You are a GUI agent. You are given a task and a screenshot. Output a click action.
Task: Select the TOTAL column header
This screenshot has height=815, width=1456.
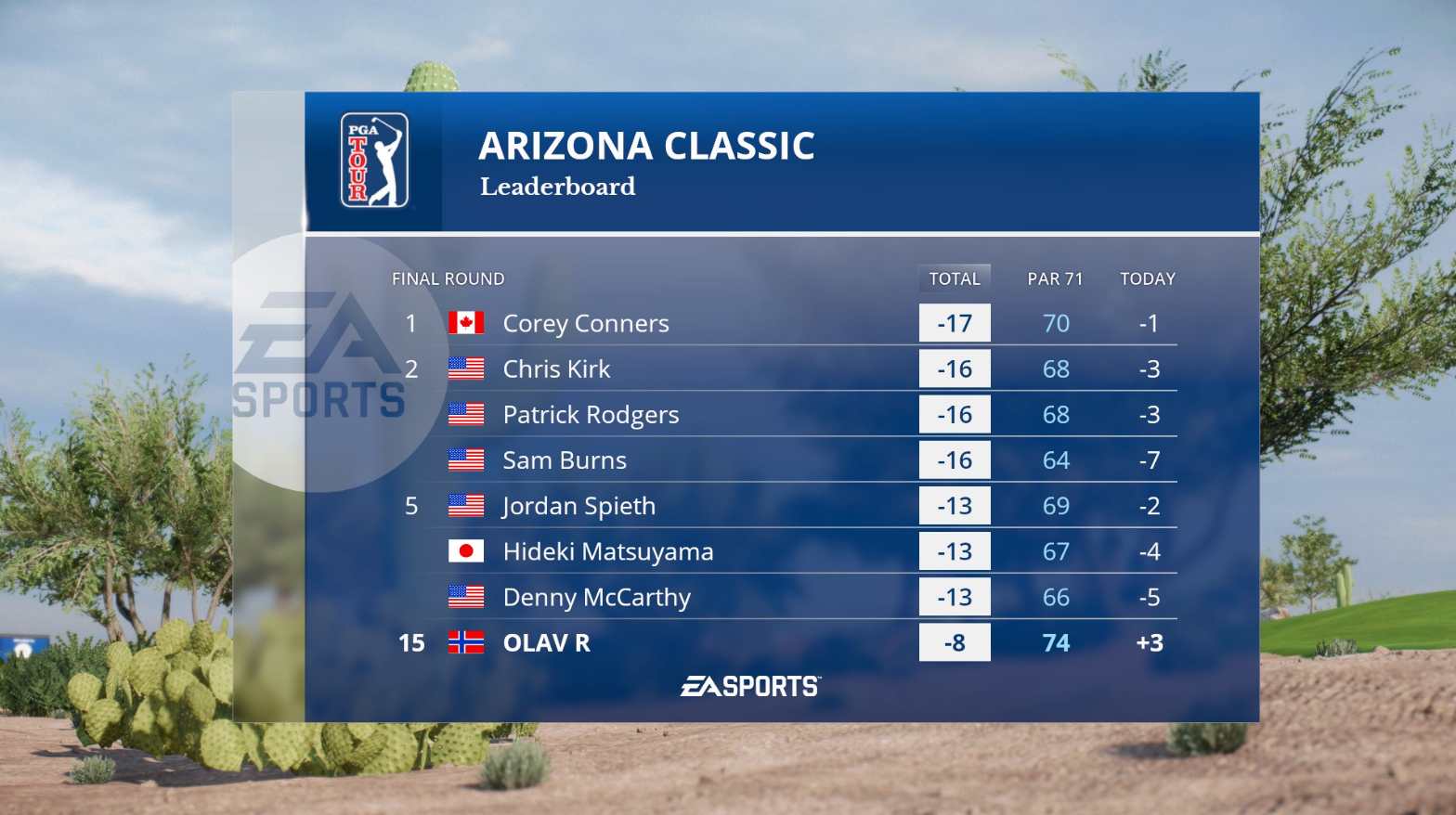[x=955, y=278]
